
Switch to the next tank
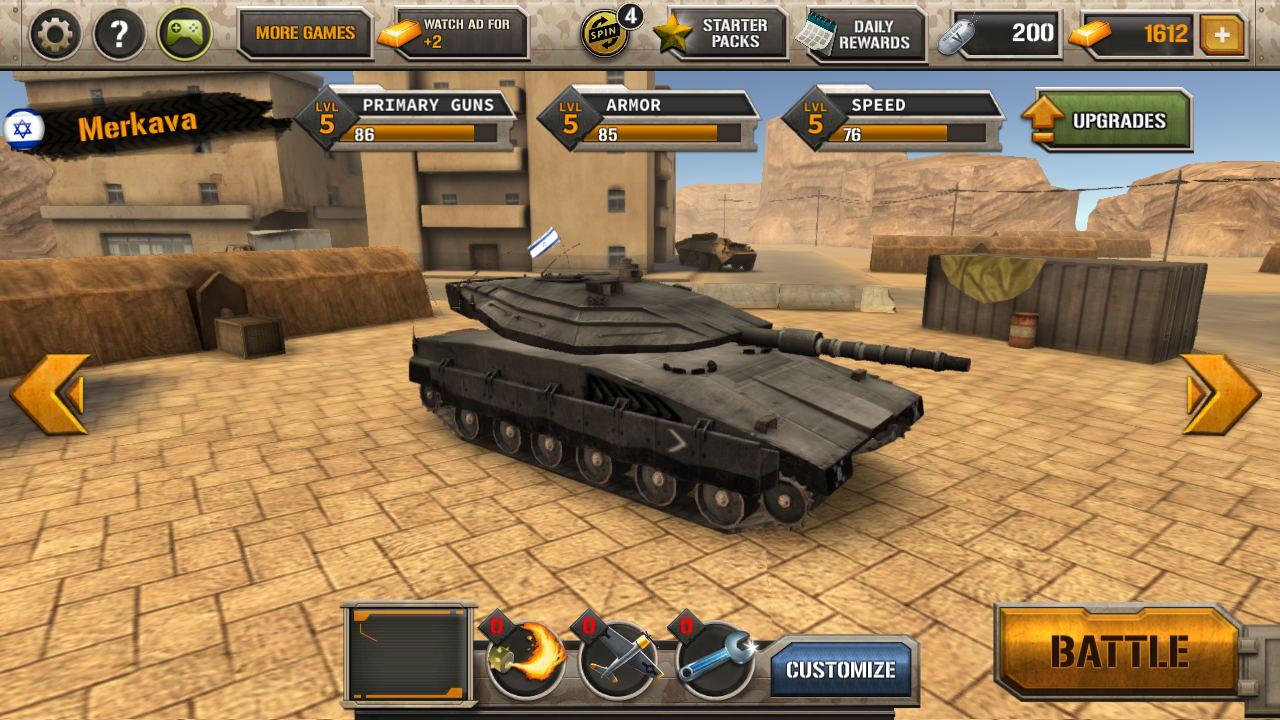pos(1220,394)
